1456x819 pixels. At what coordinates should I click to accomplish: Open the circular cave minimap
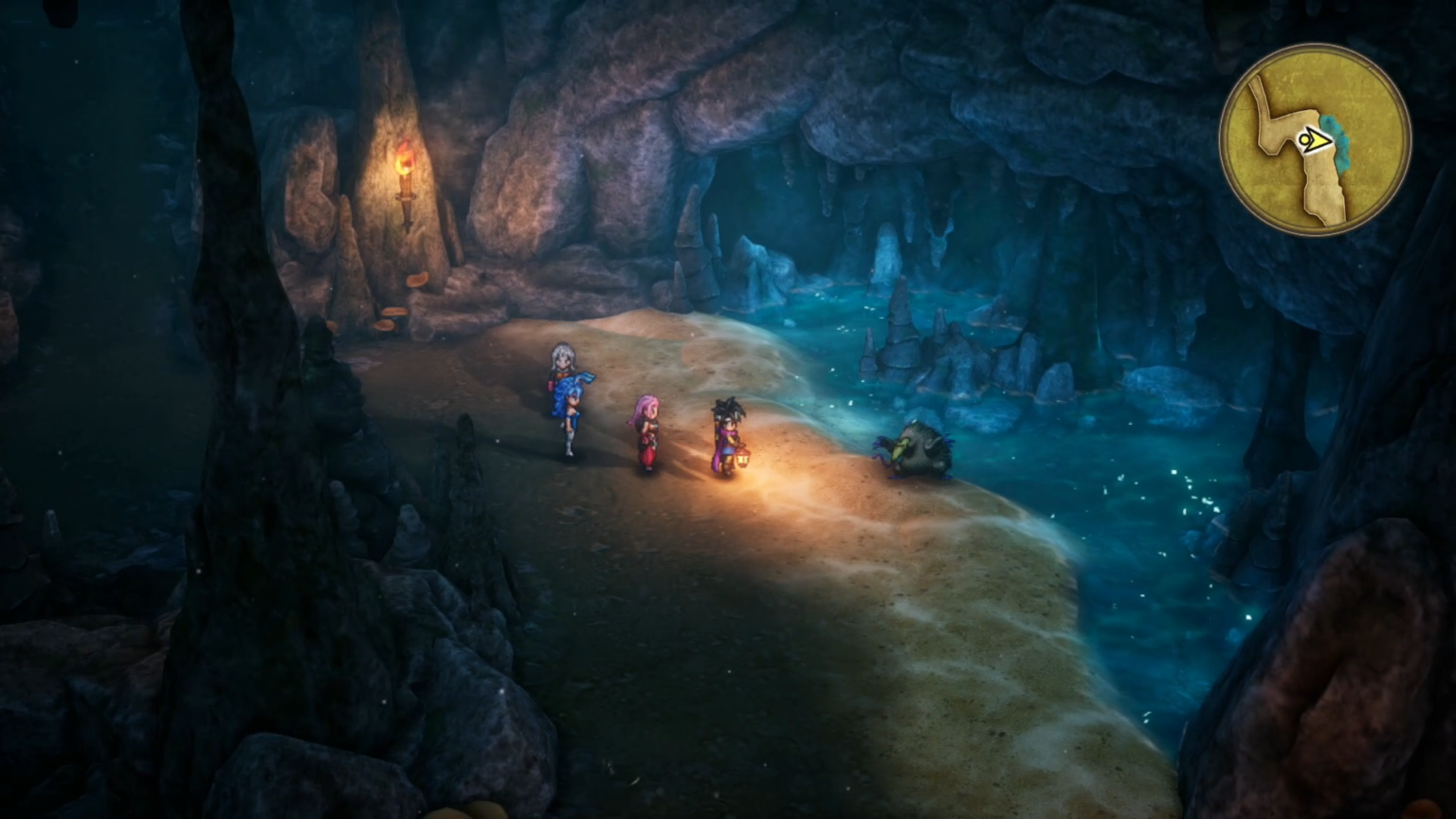1315,140
